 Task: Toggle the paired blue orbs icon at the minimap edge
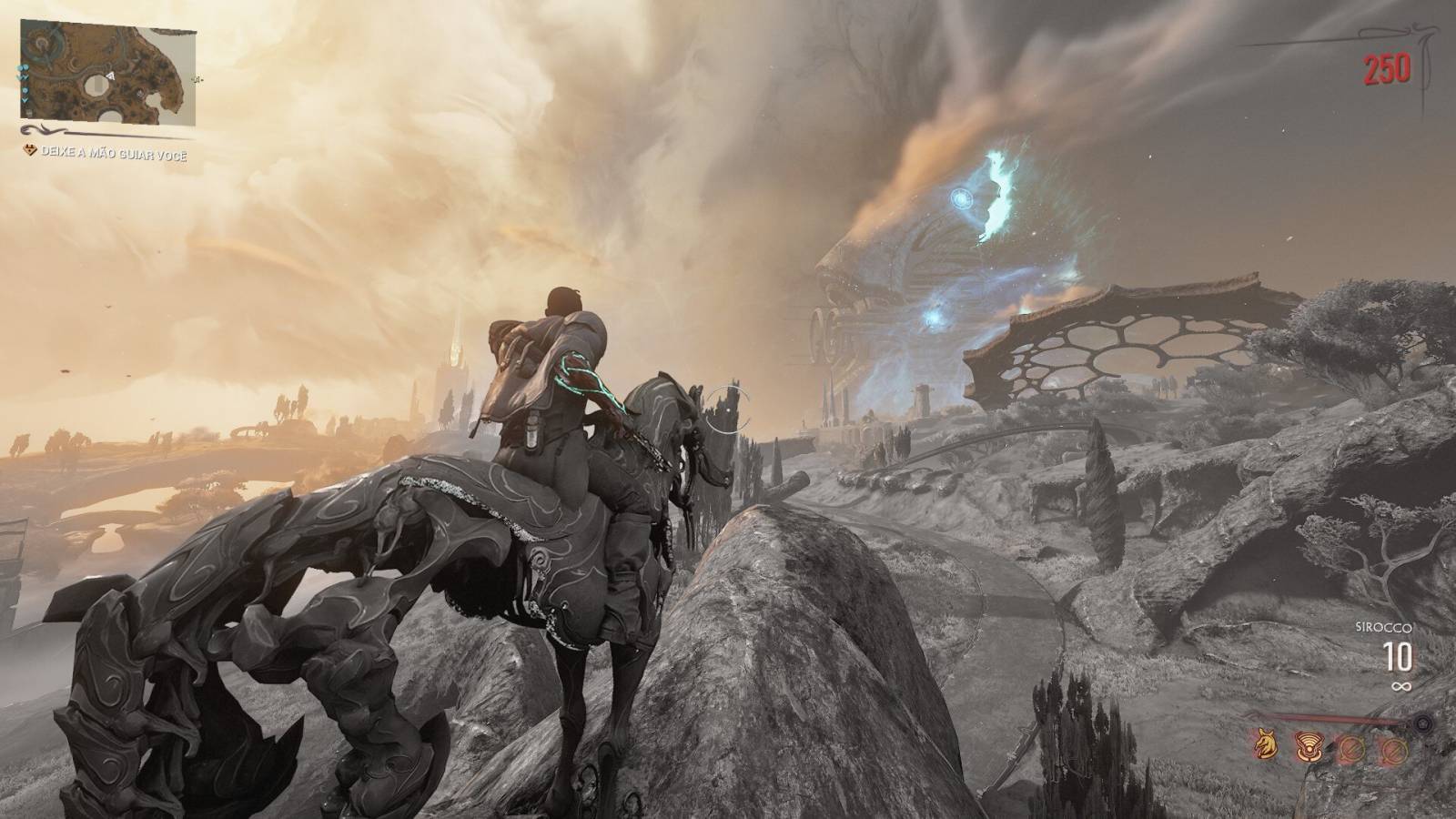(x=21, y=69)
